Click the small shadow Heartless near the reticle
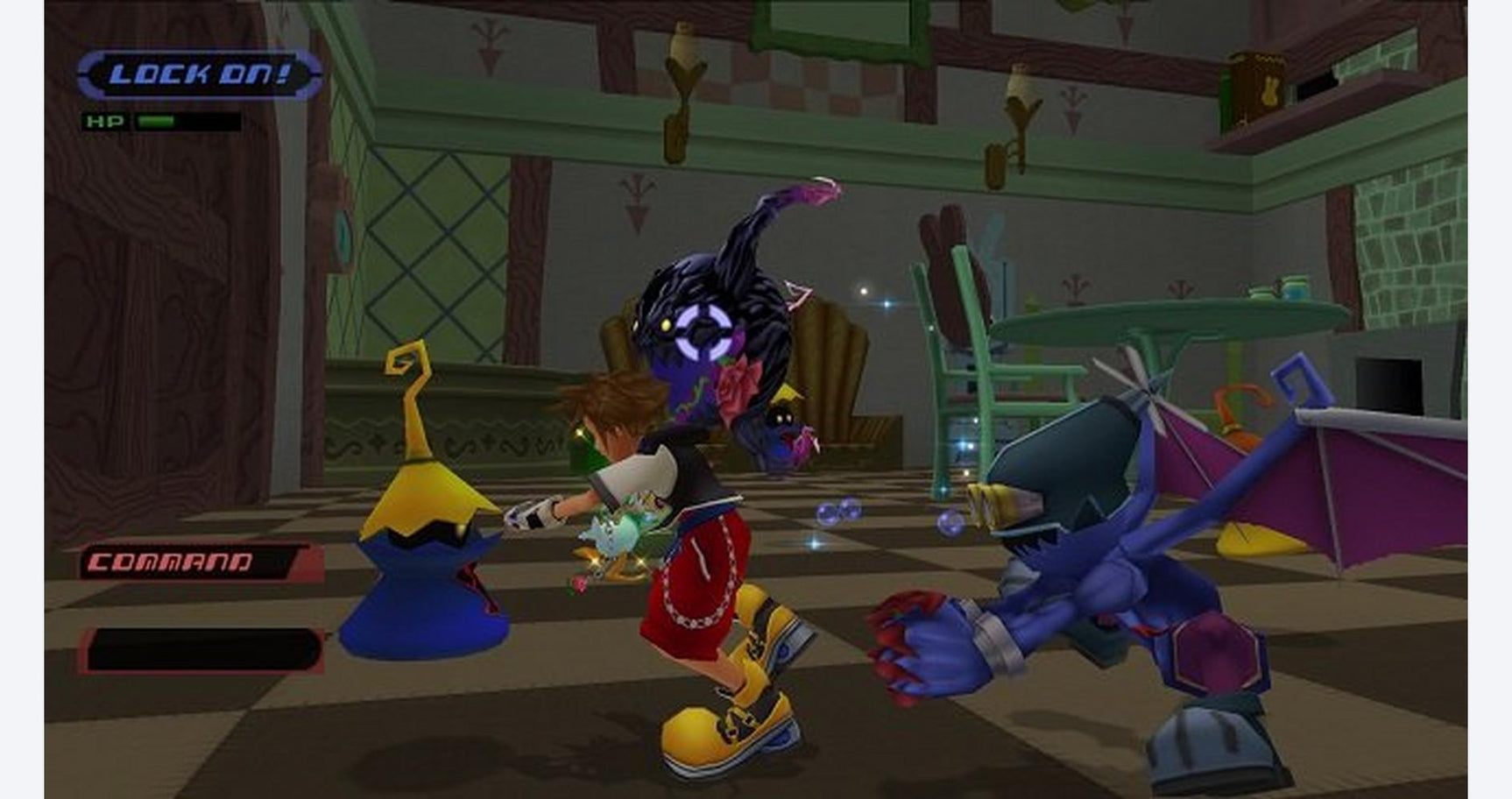Image resolution: width=1512 pixels, height=799 pixels. point(784,421)
